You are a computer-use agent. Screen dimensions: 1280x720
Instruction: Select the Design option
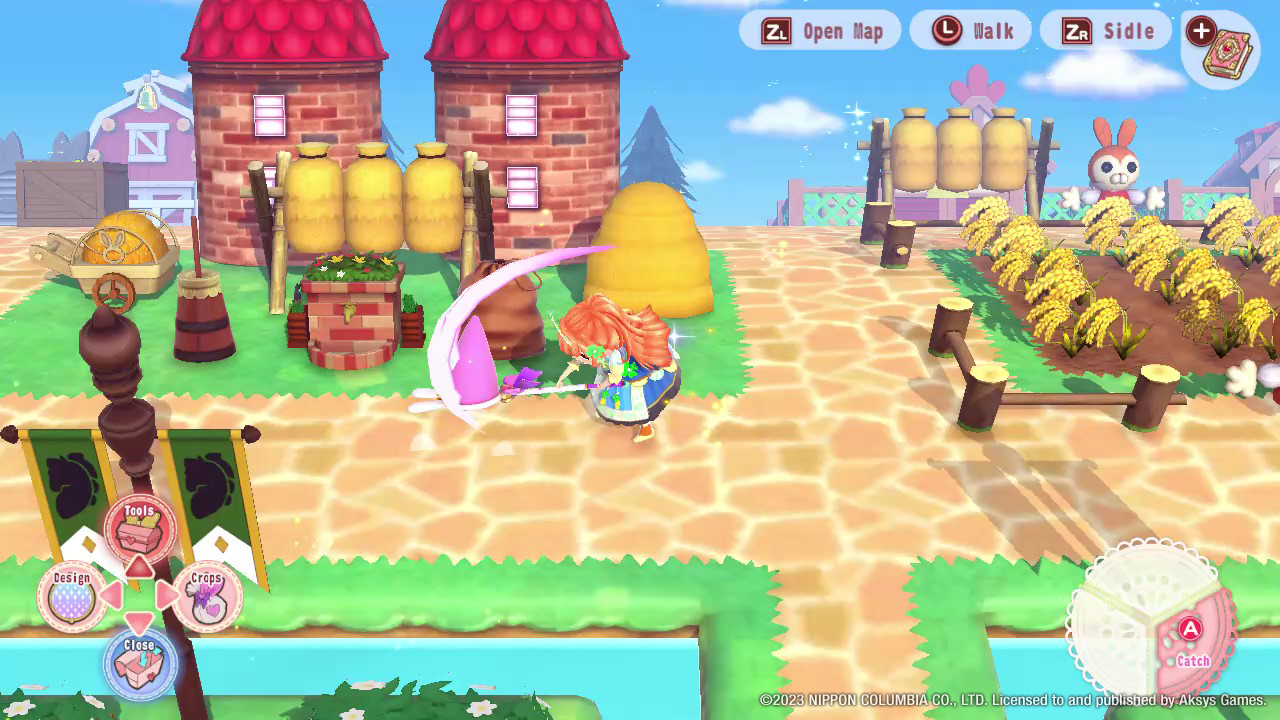coord(72,596)
